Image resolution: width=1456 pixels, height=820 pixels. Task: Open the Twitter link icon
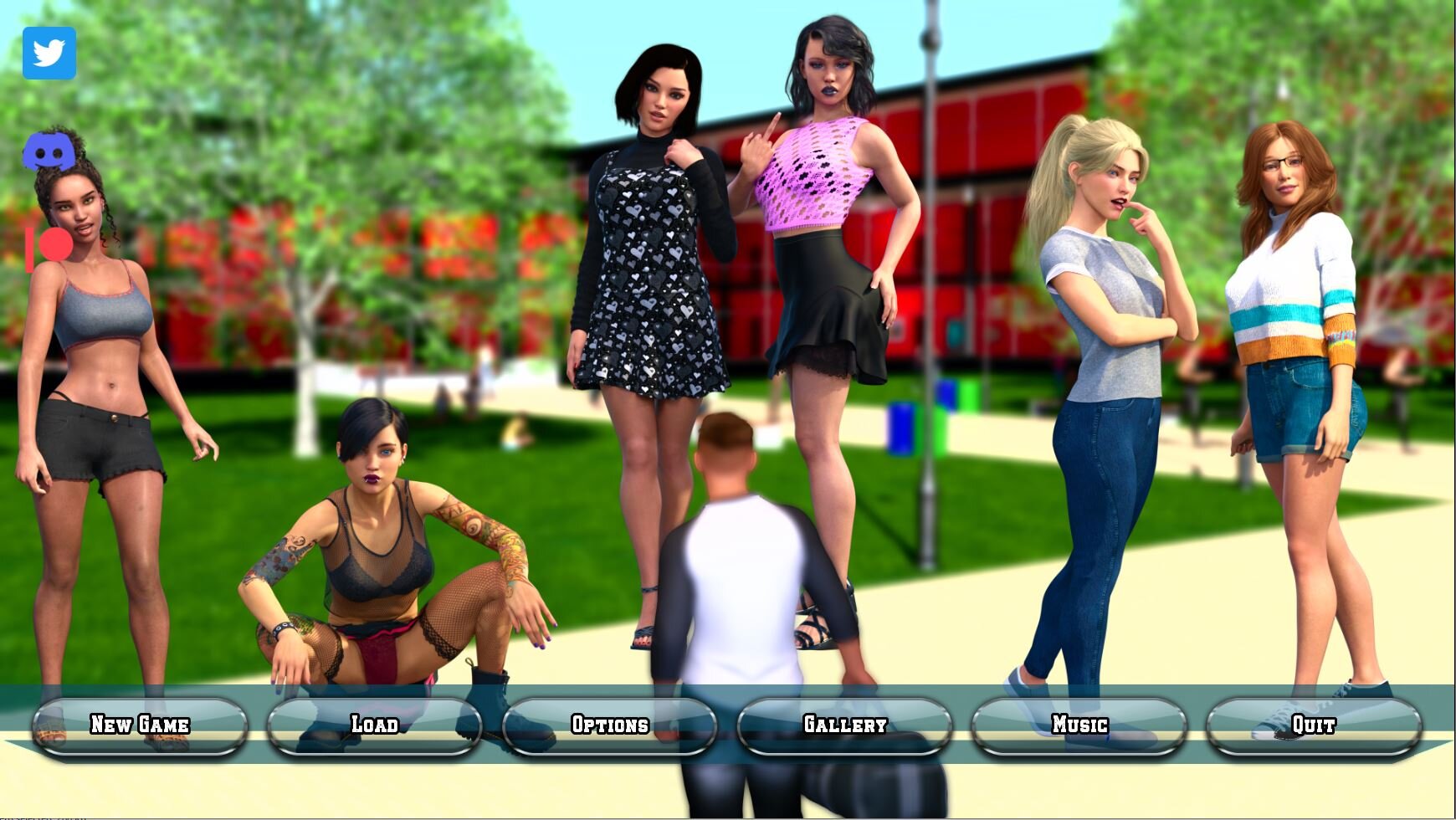coord(49,54)
